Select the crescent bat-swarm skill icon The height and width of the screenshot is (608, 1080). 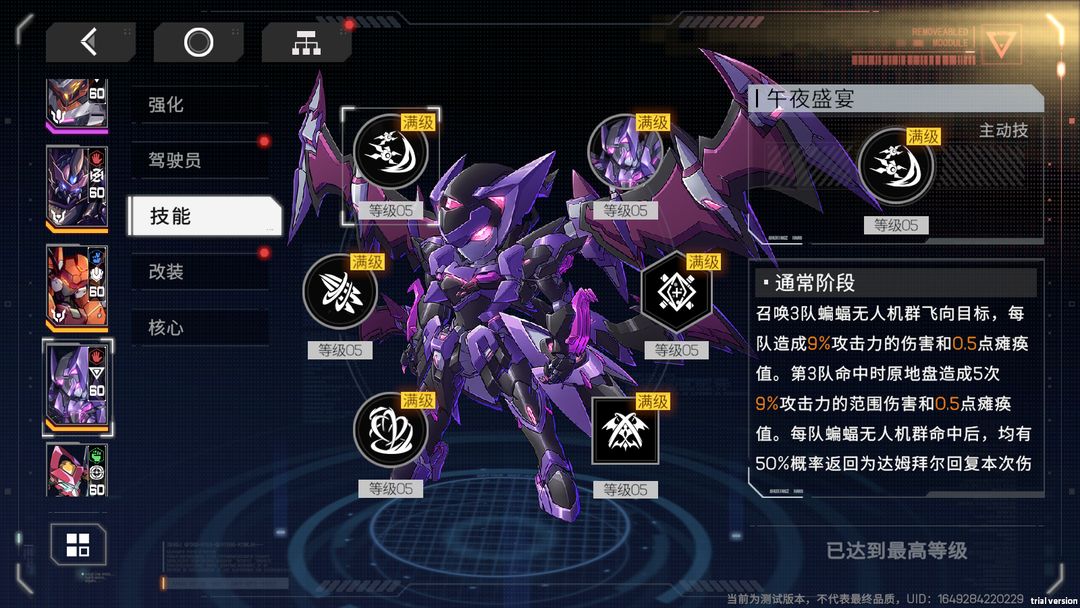click(x=391, y=152)
